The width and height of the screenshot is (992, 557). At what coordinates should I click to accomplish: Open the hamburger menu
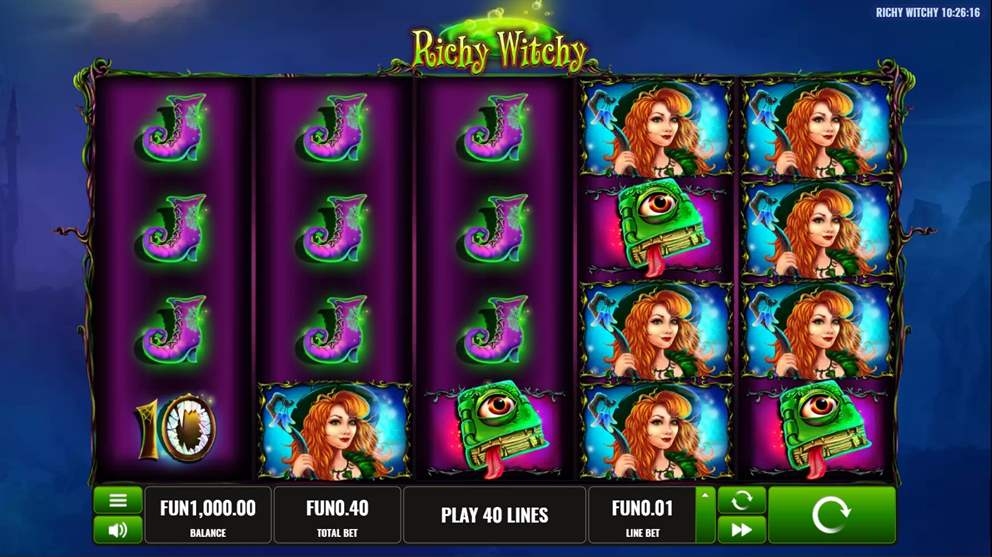118,500
